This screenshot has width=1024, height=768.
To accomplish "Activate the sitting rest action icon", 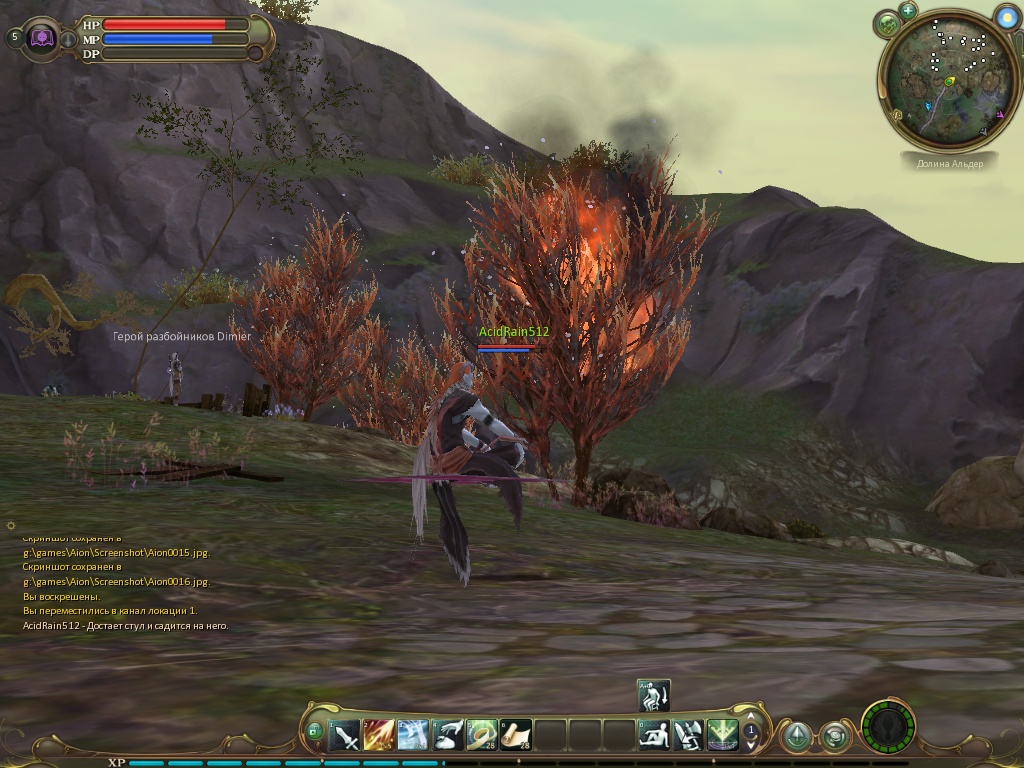I will tap(654, 736).
